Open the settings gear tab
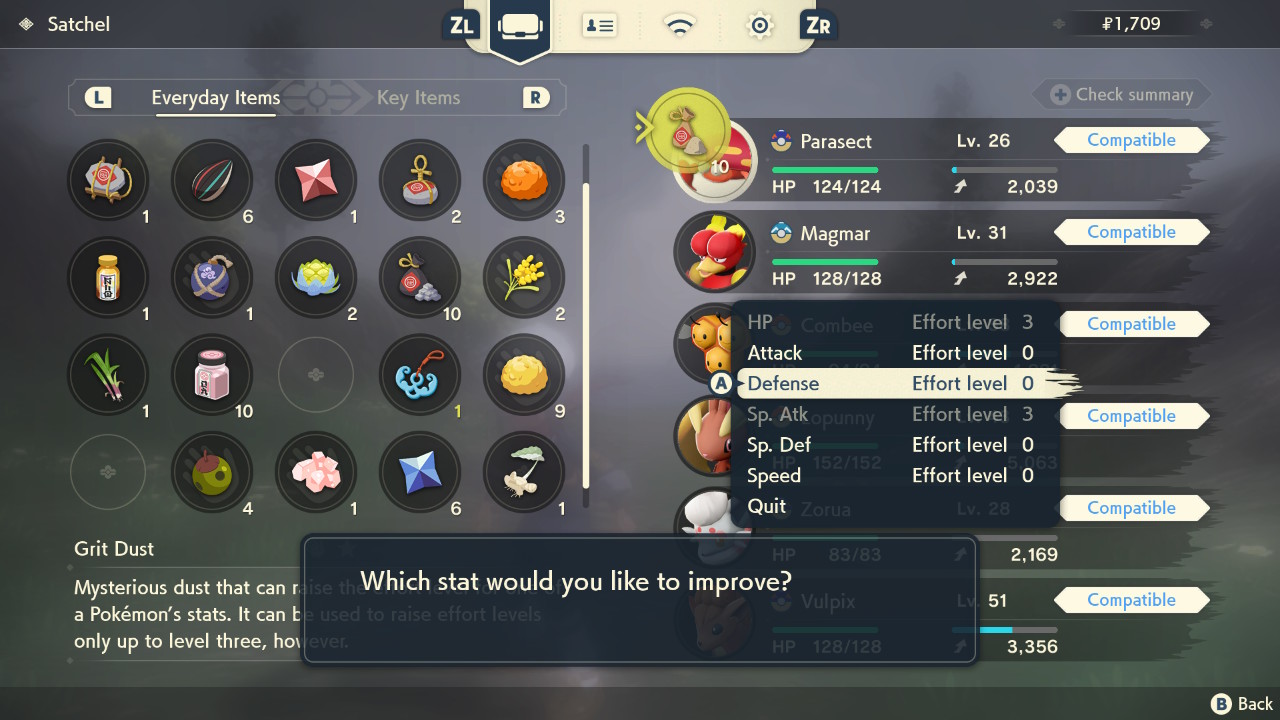1280x720 pixels. click(760, 26)
